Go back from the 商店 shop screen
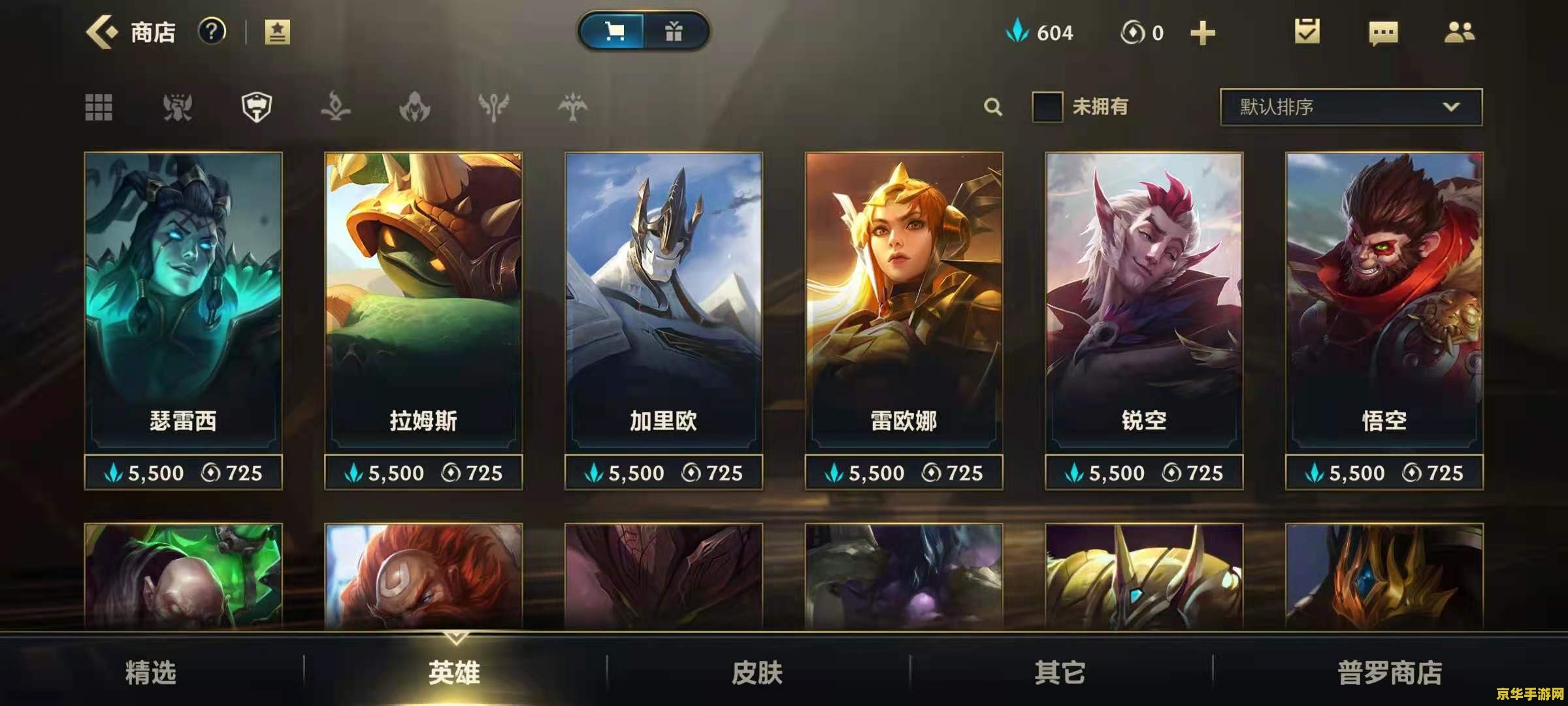 click(x=102, y=32)
